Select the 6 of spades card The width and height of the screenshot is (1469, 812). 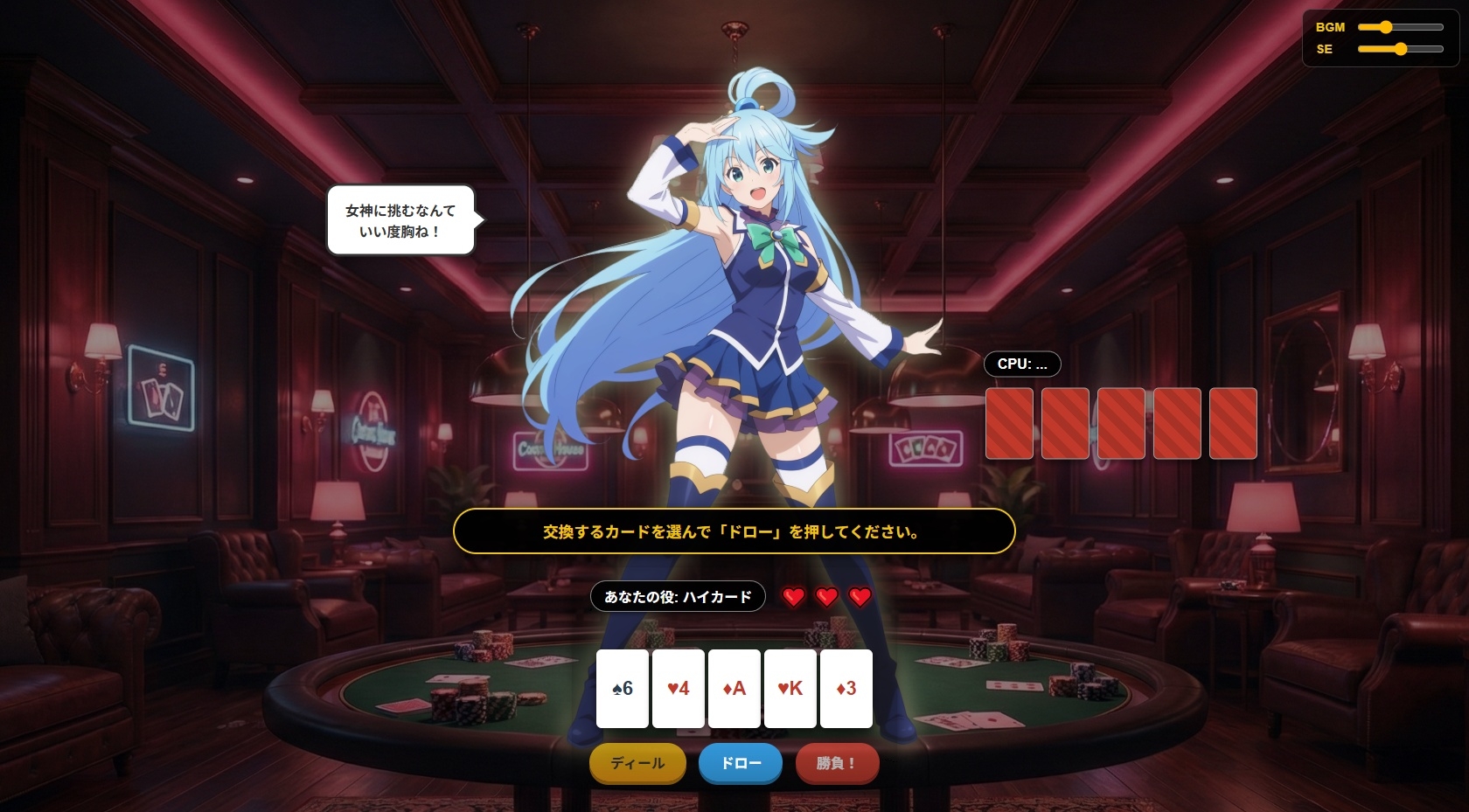point(623,689)
